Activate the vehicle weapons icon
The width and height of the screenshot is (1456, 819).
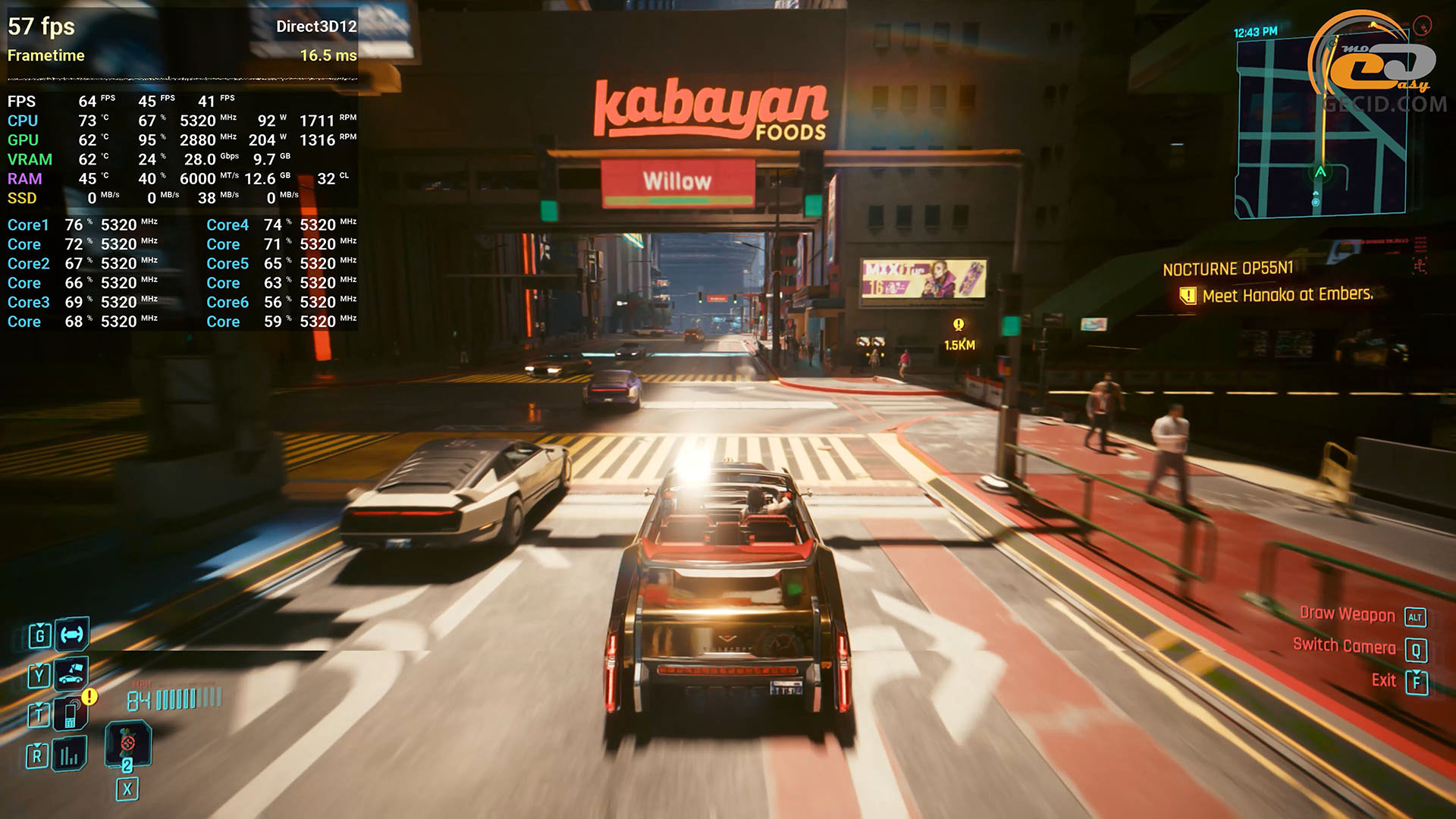[72, 635]
